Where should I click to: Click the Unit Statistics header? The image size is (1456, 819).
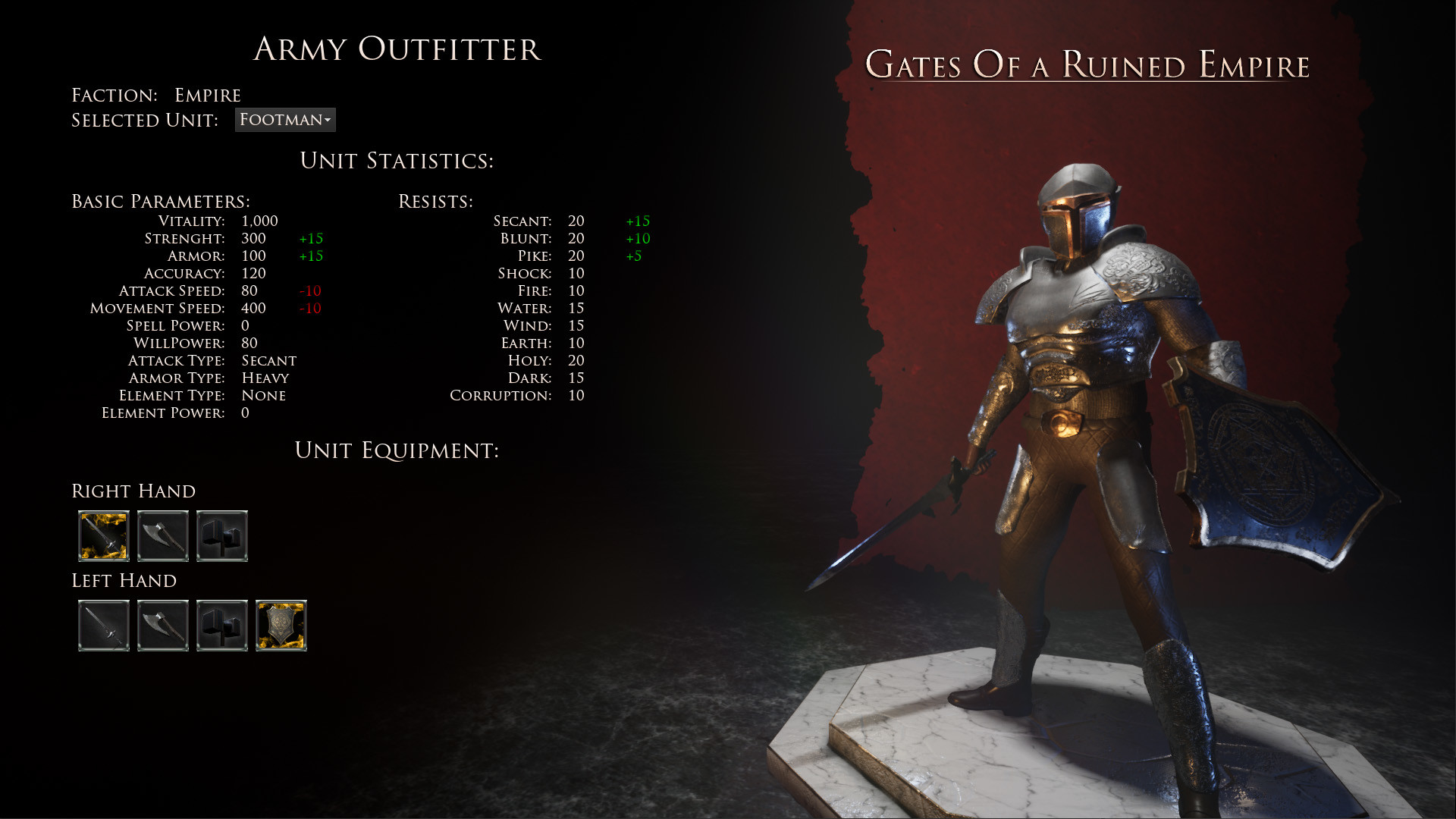397,161
